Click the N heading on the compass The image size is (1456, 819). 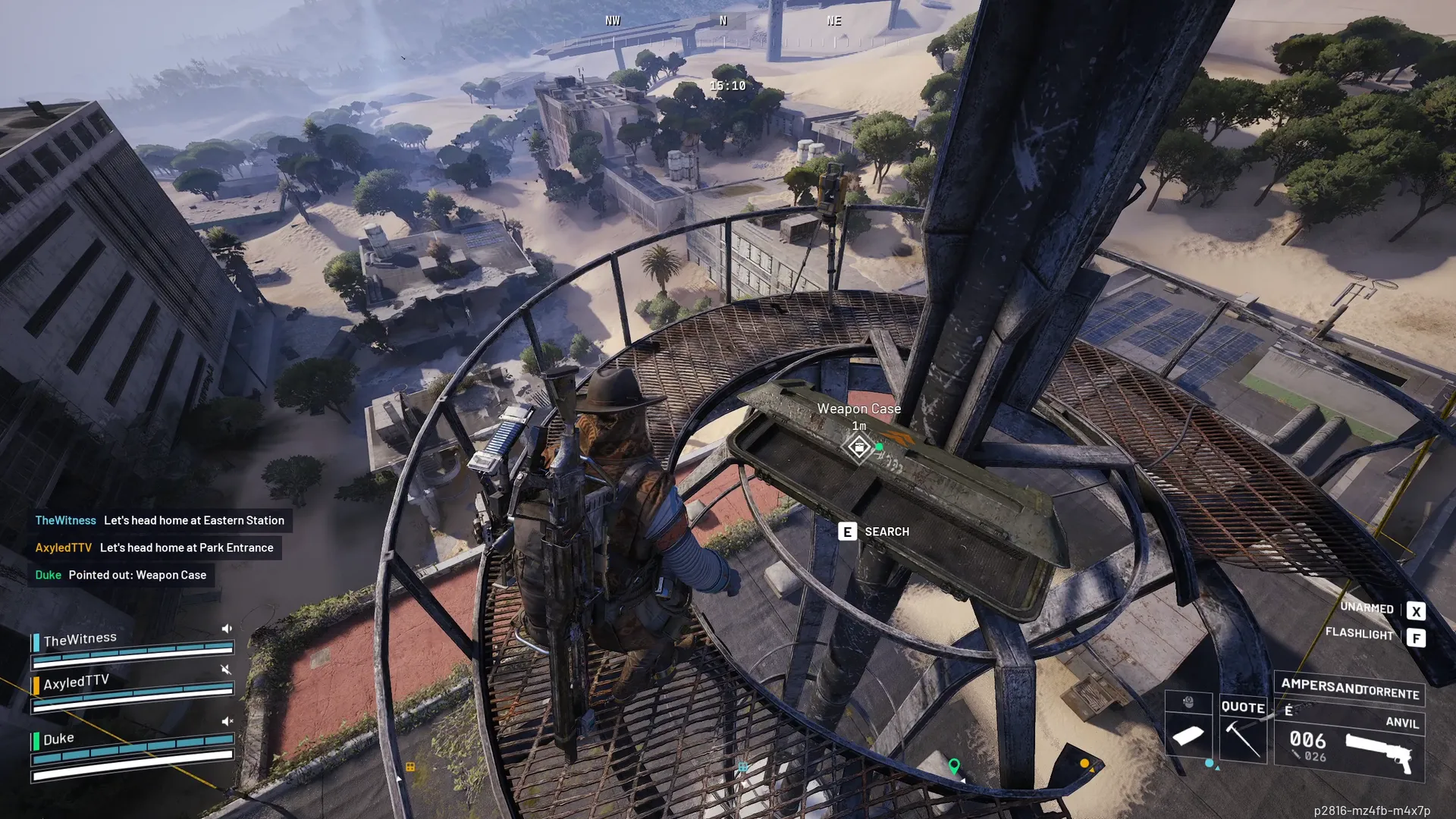(x=723, y=21)
